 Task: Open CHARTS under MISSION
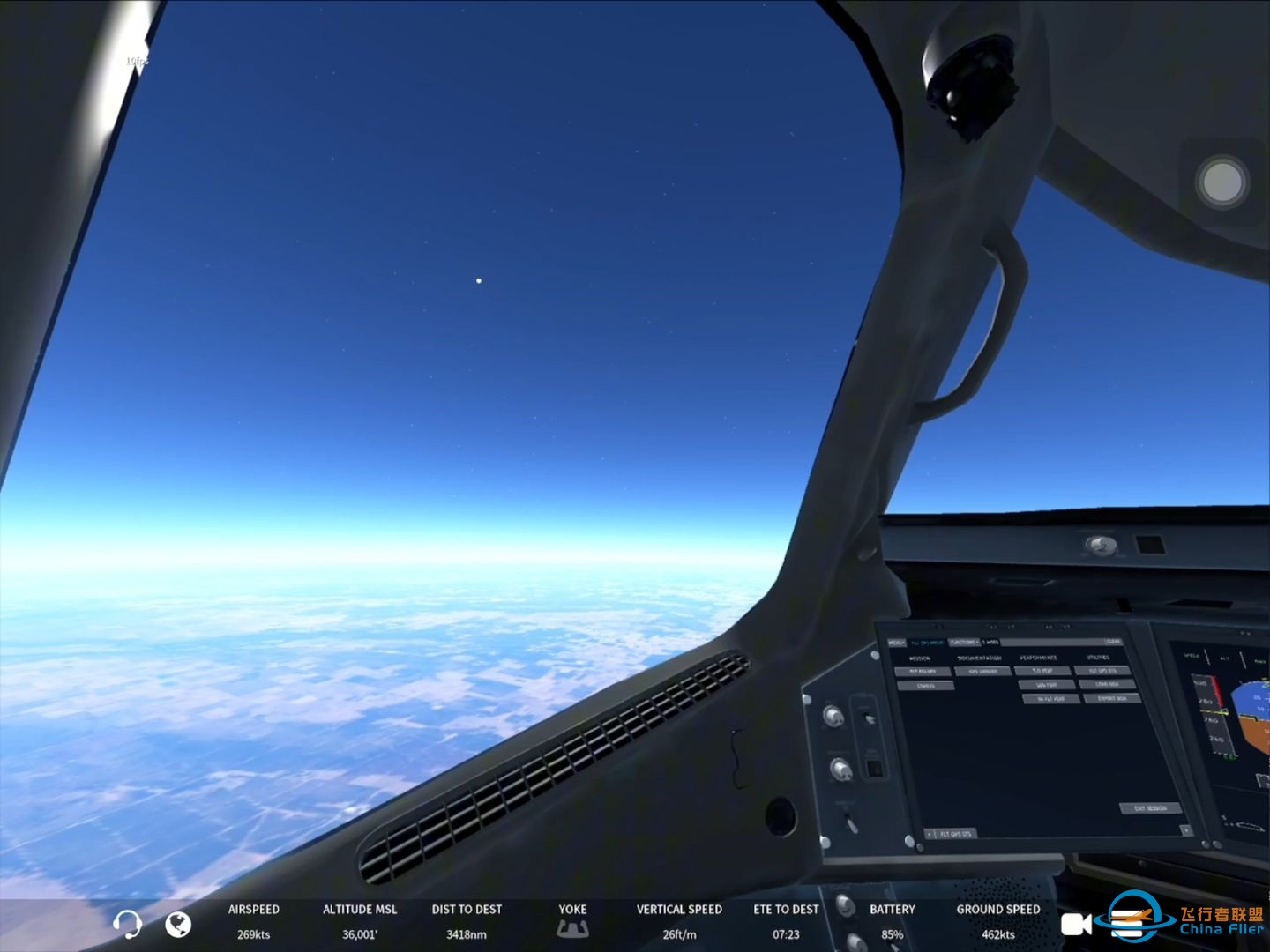pos(928,686)
